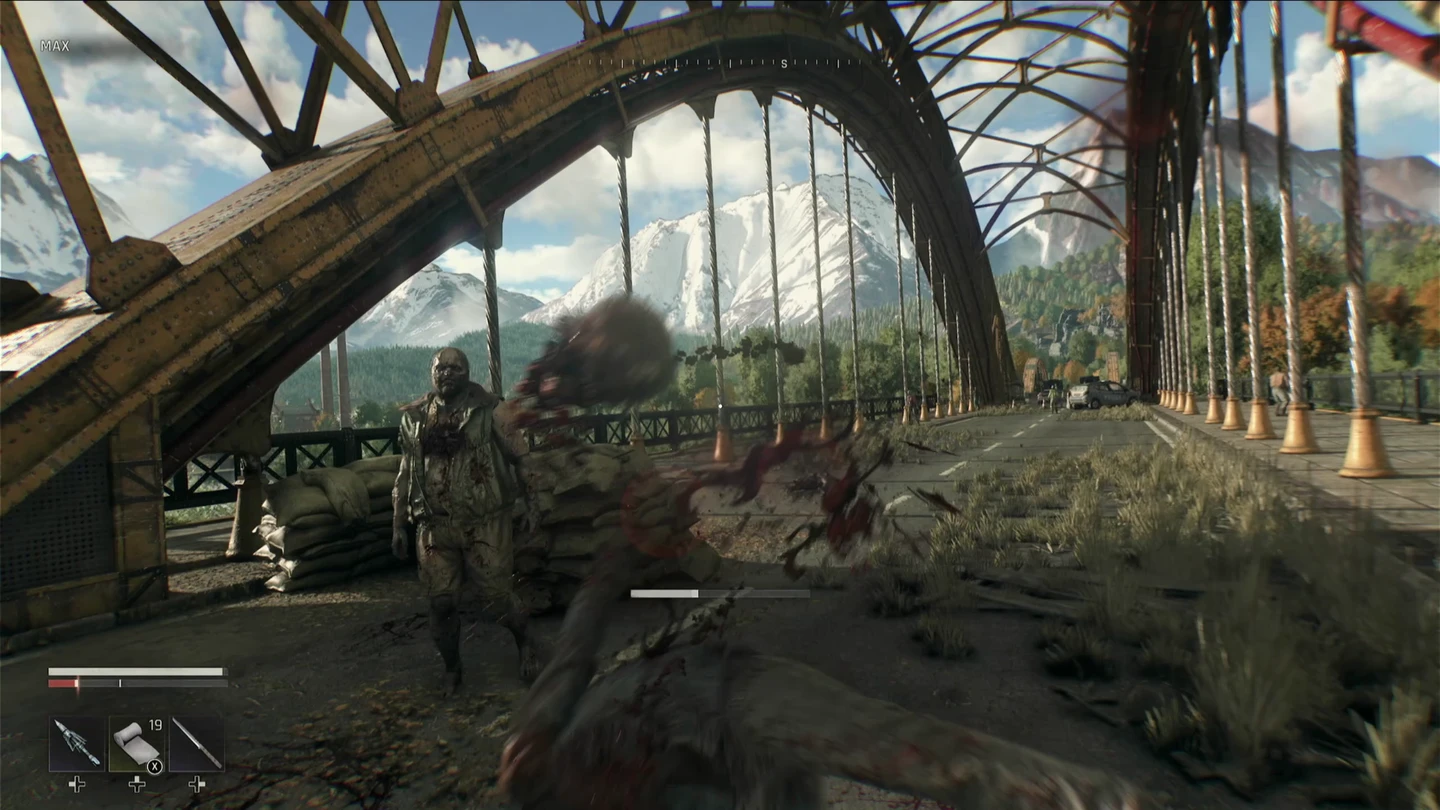Viewport: 1440px width, 810px height.
Task: Click the empty right portion of the enemy health bar
Action: pyautogui.click(x=755, y=592)
